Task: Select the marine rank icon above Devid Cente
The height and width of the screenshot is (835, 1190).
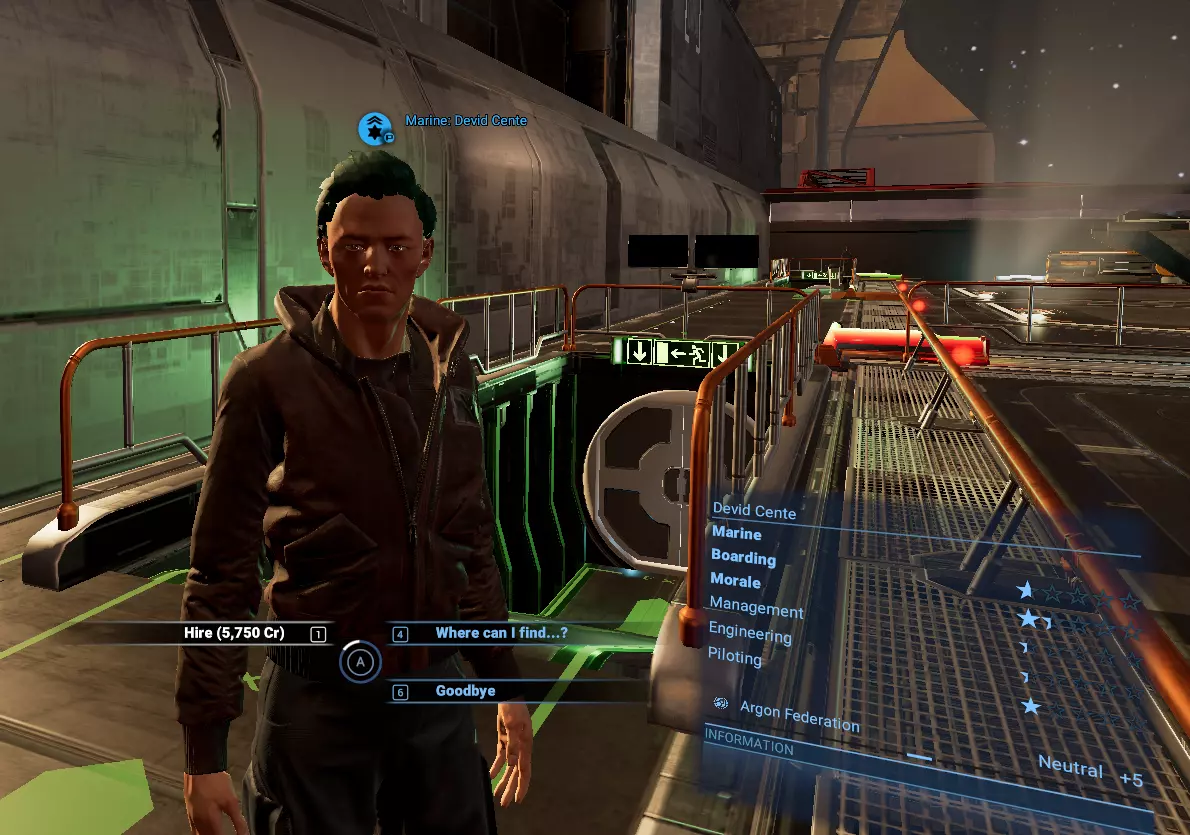Action: (x=376, y=127)
